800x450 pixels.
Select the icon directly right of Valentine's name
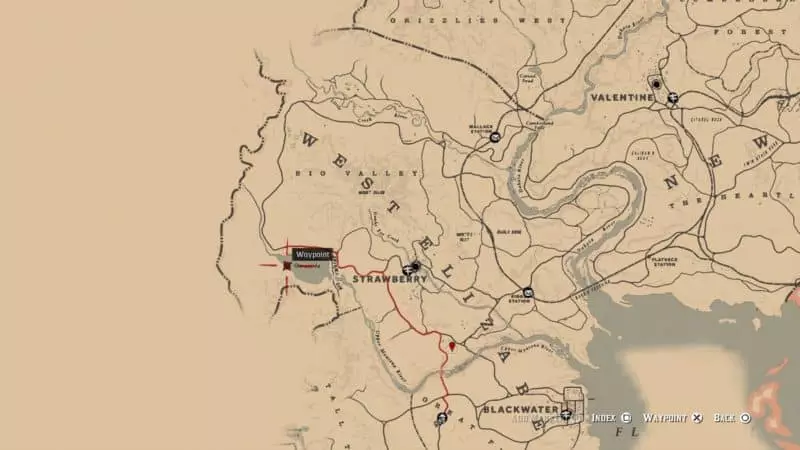click(673, 98)
